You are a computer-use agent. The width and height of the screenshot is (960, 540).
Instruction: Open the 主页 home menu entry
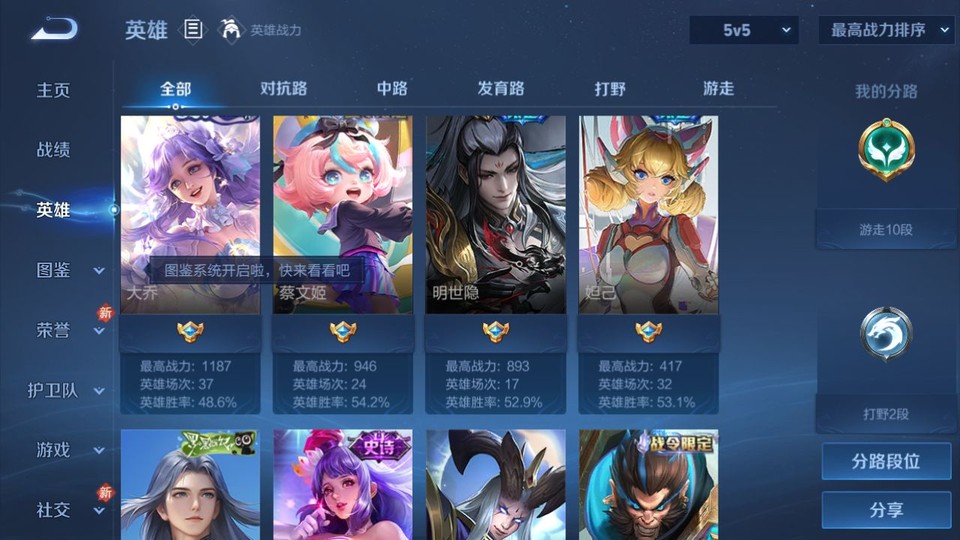click(x=54, y=90)
